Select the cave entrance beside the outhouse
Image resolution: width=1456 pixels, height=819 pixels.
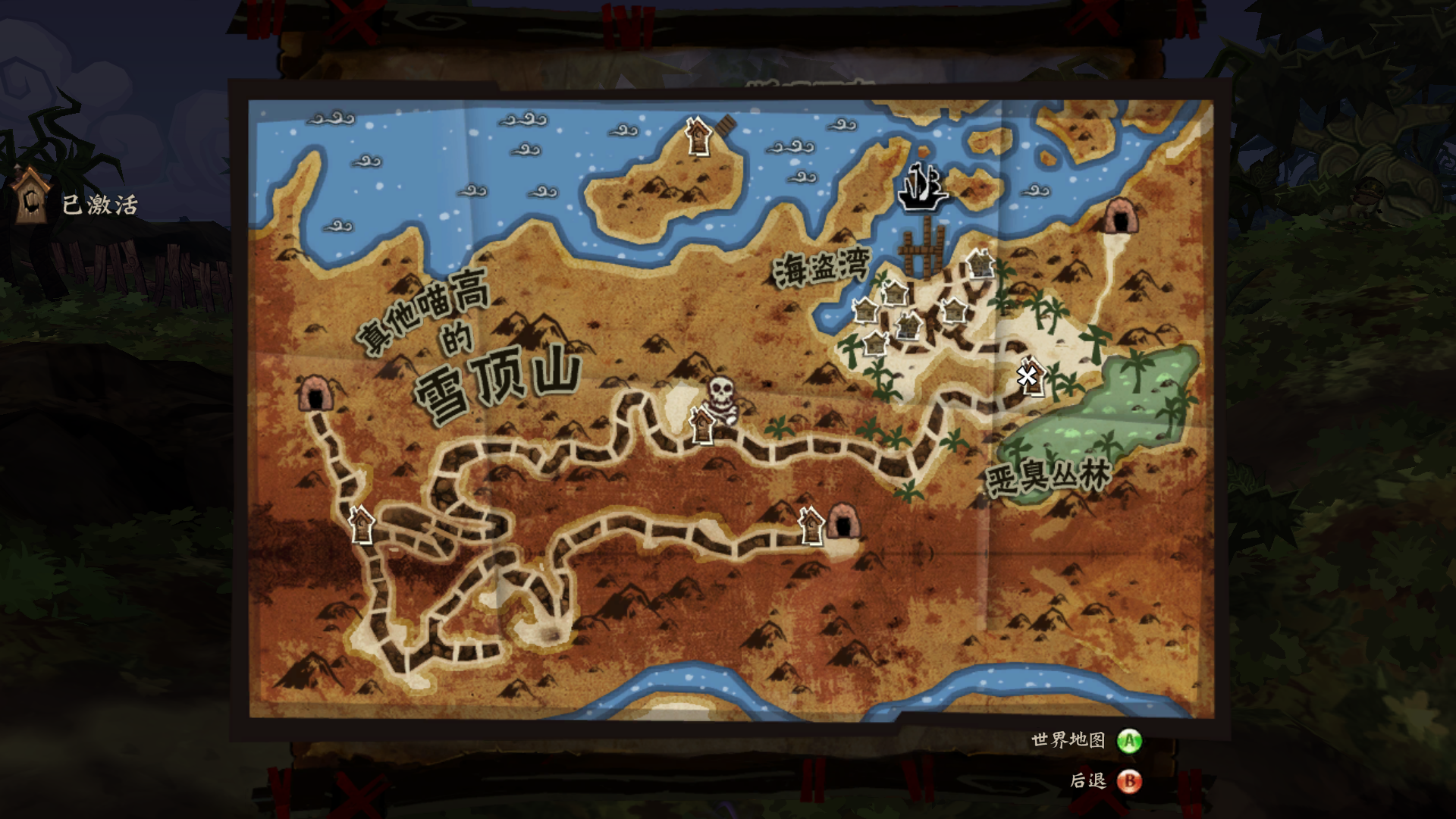(843, 522)
